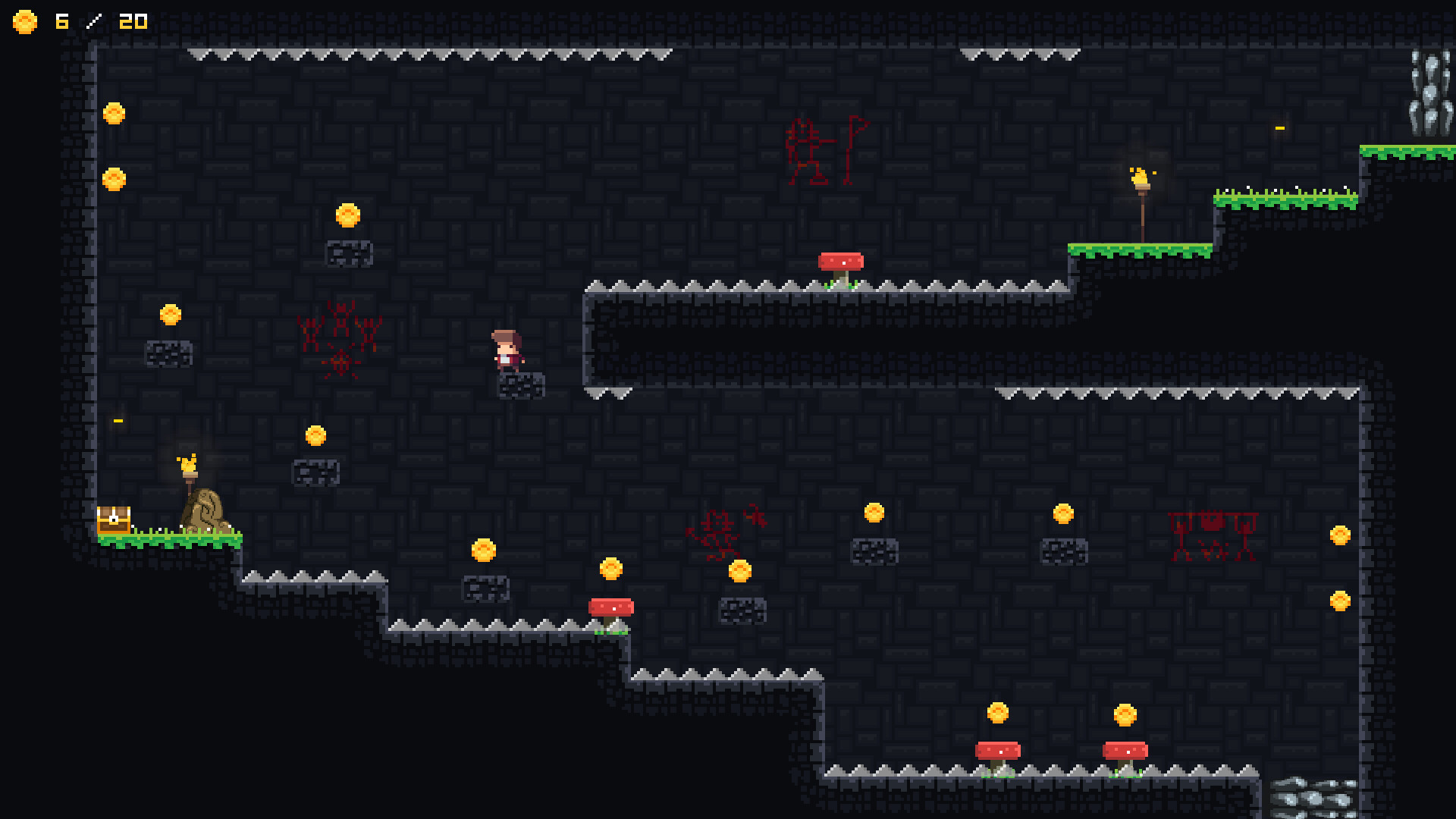Click the red mushroom above the upper spike platform
Image resolution: width=1456 pixels, height=819 pixels.
(x=842, y=262)
